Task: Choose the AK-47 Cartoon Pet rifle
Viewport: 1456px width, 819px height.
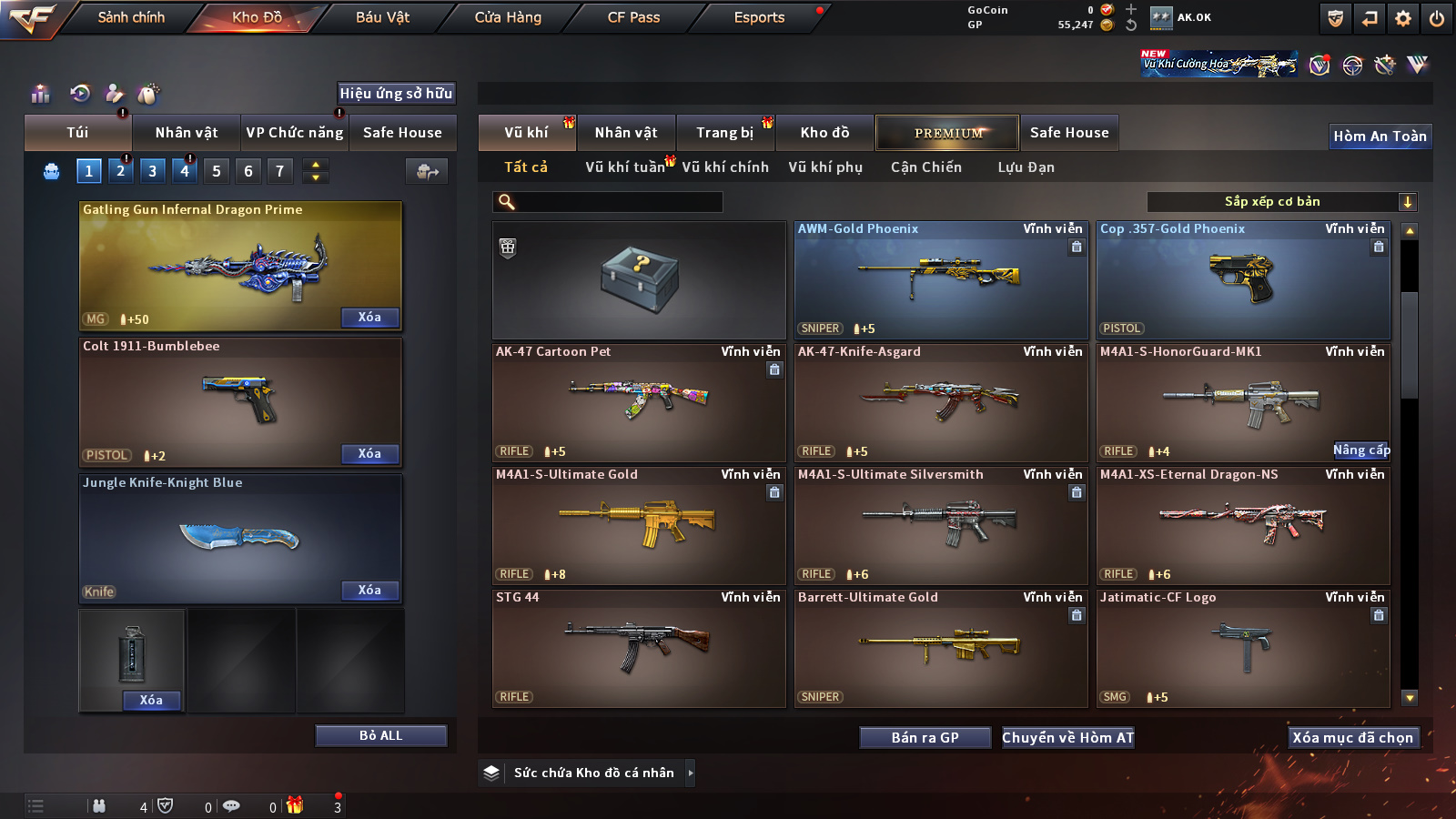Action: click(638, 401)
